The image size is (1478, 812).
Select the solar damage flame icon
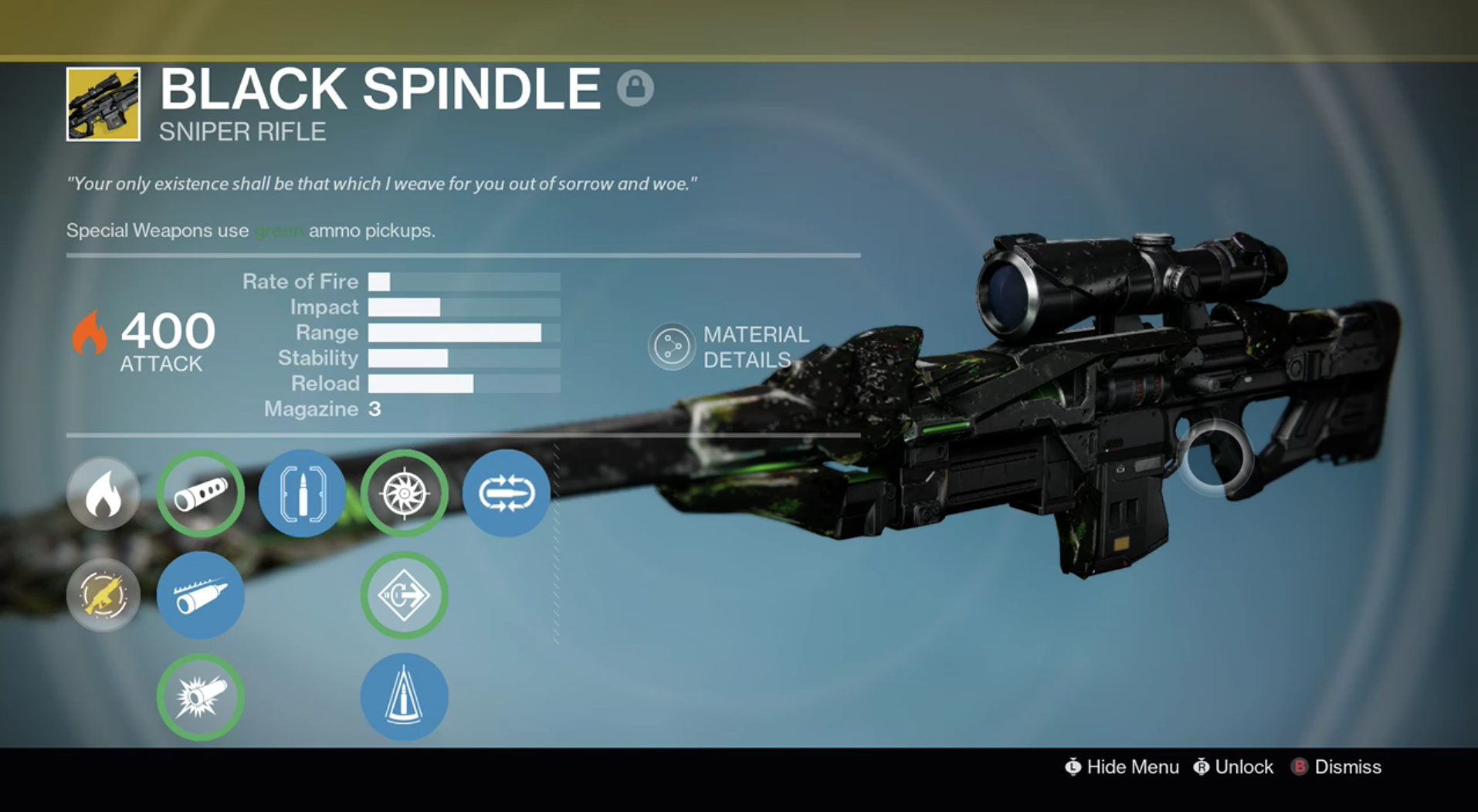tap(103, 493)
